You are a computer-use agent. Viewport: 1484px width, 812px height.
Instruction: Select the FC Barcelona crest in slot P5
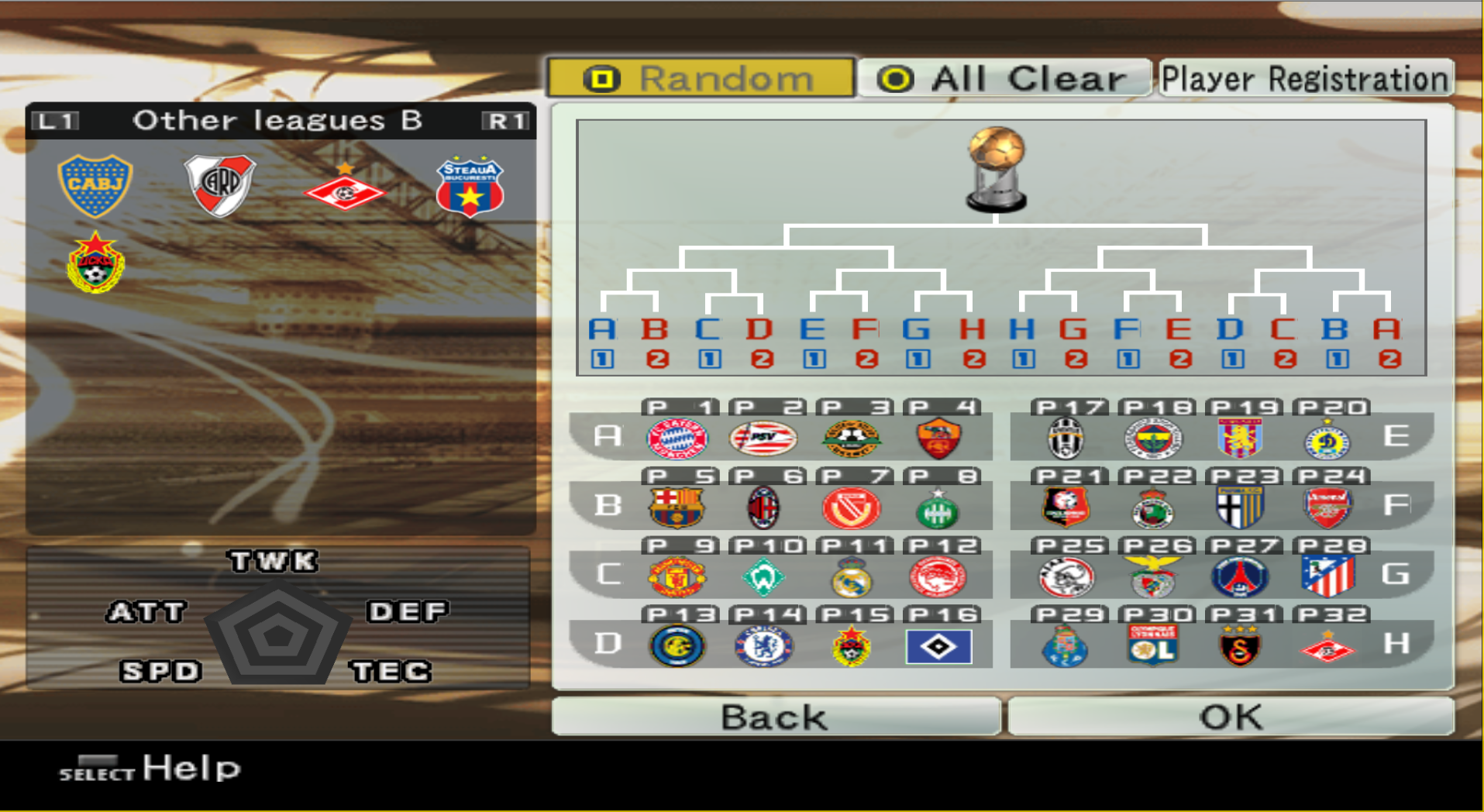pyautogui.click(x=675, y=507)
